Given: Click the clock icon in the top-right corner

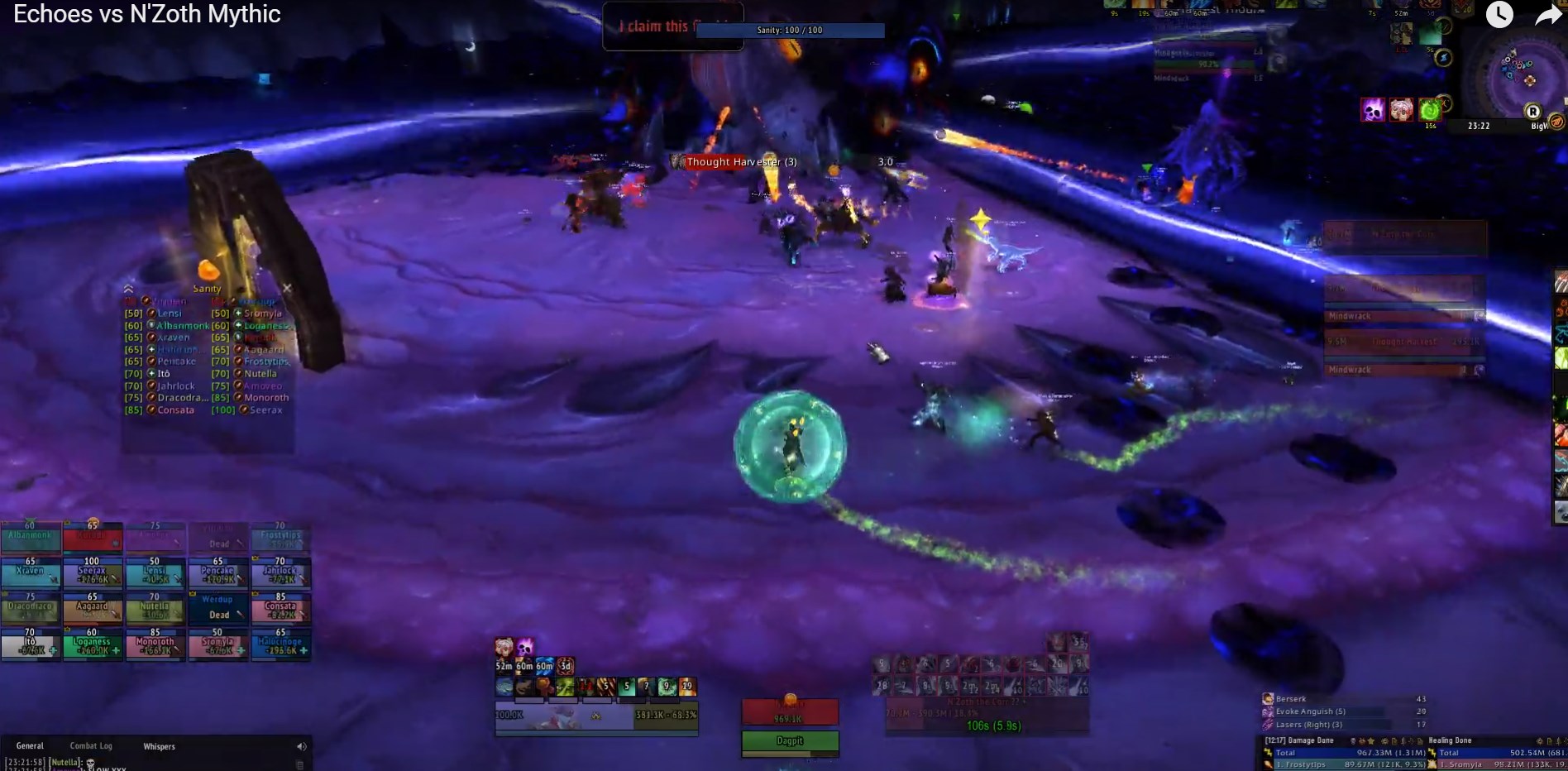Looking at the screenshot, I should pos(1499,14).
